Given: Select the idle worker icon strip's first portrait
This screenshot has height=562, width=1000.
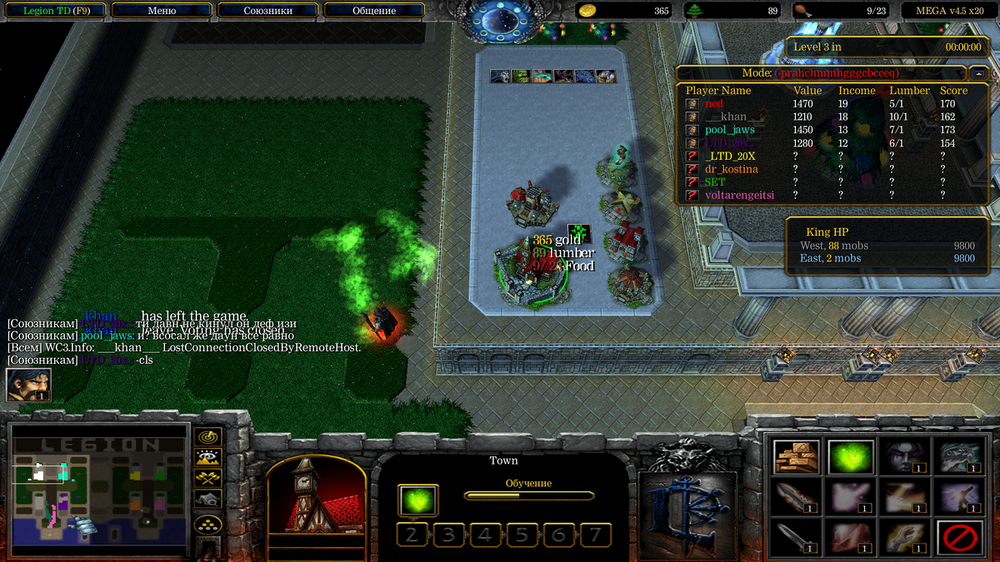Looking at the screenshot, I should (x=498, y=76).
